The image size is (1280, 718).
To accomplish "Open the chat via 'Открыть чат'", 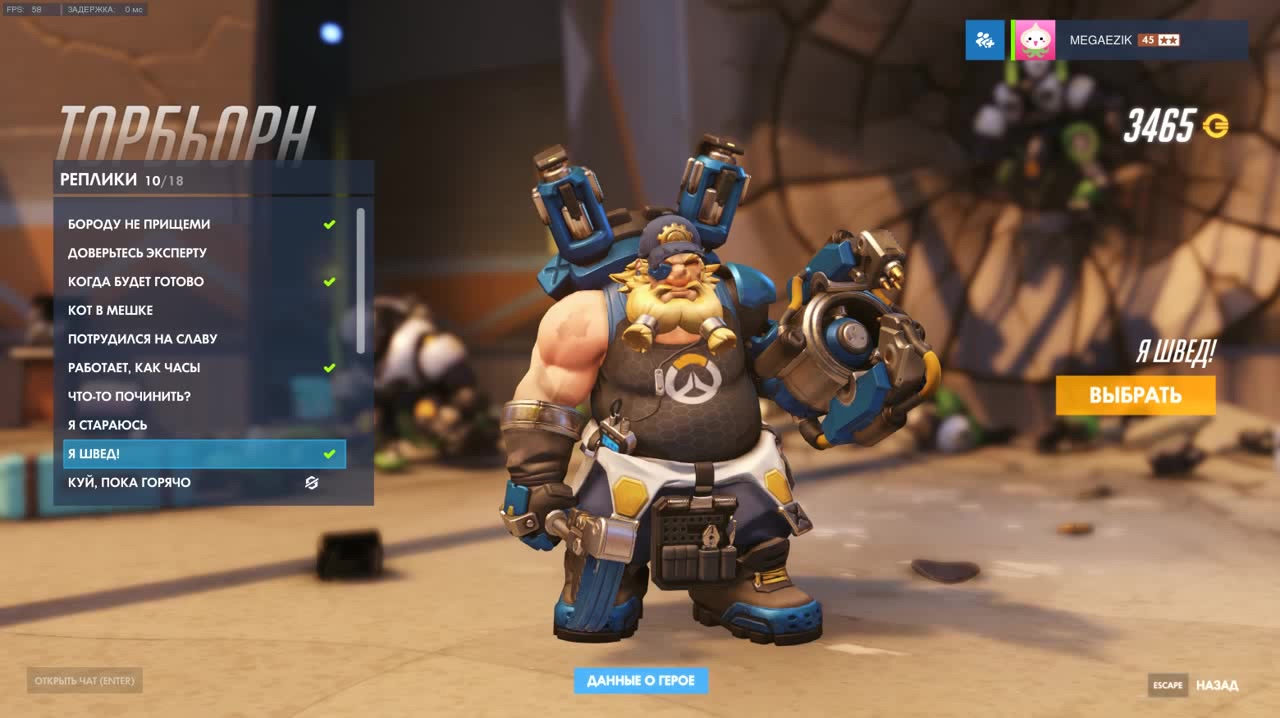I will point(86,681).
